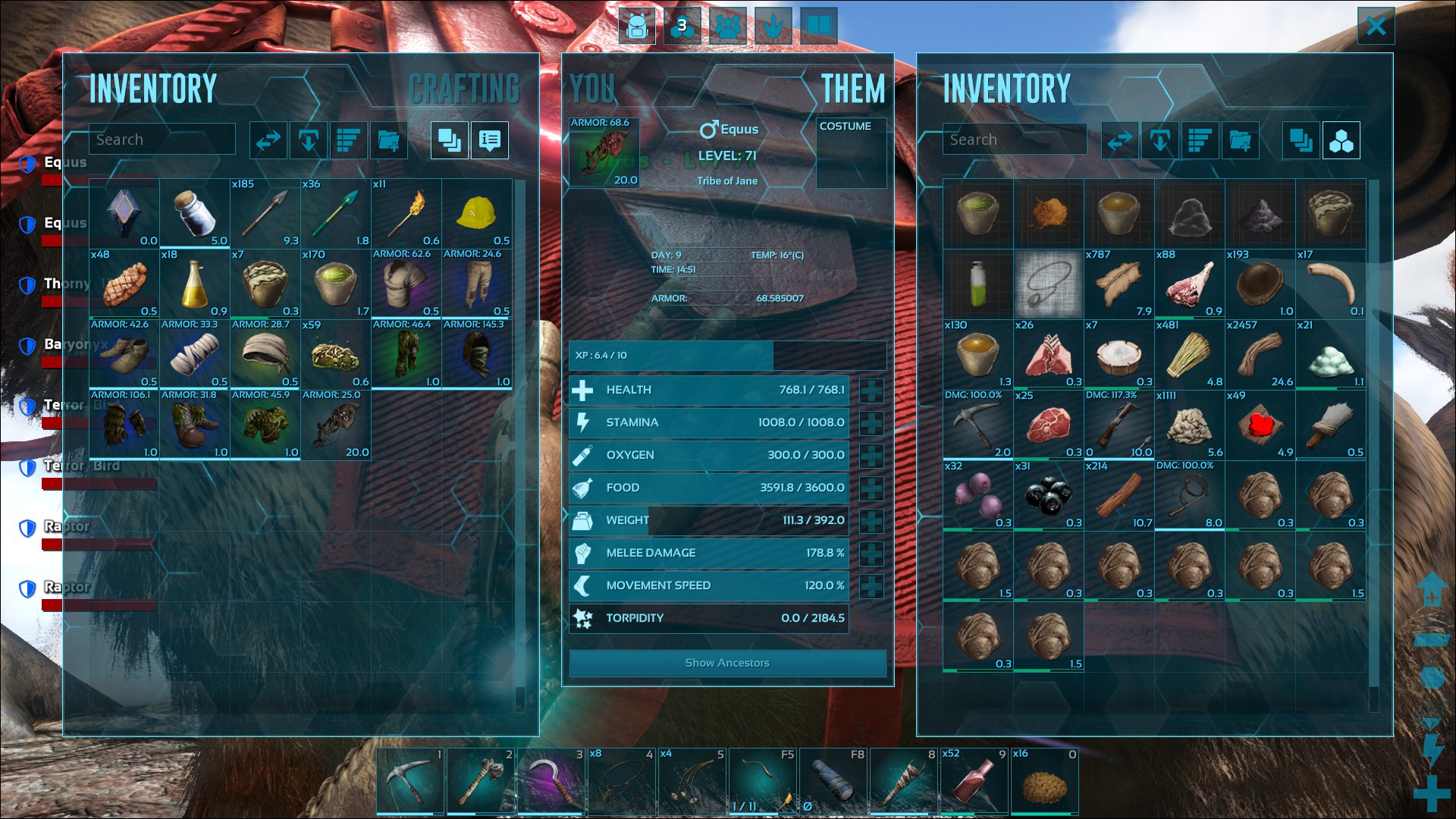Image resolution: width=1456 pixels, height=819 pixels.
Task: Choose the lasso item in Equus inventory
Action: tap(1049, 284)
